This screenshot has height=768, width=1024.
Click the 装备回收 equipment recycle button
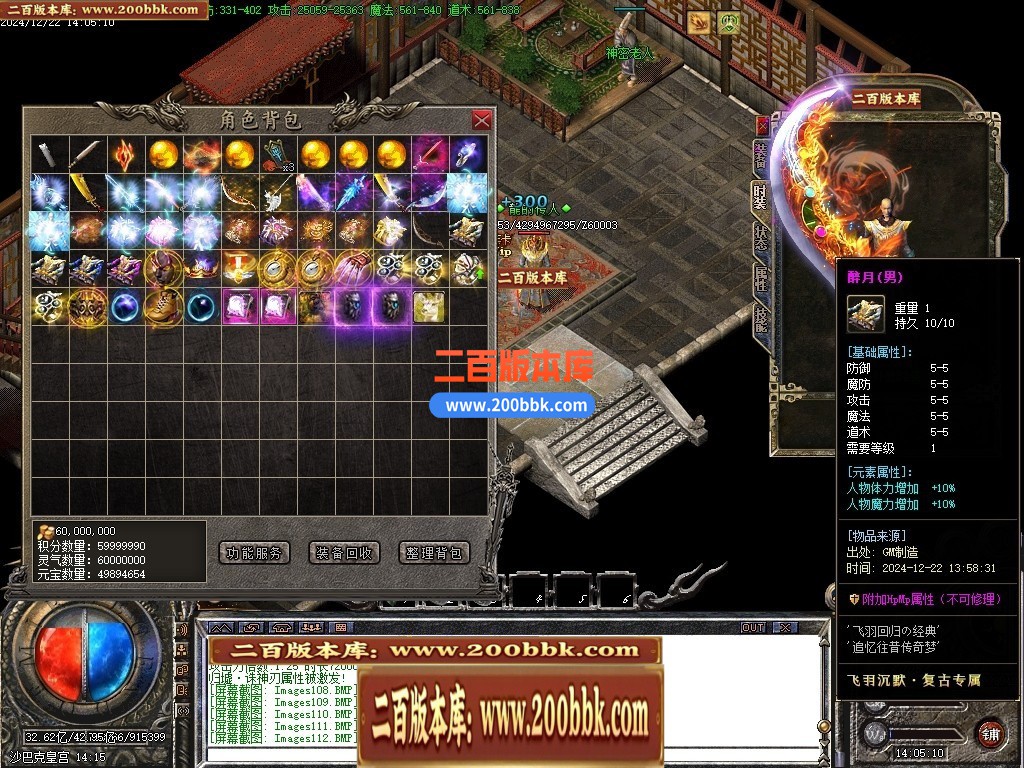point(343,552)
